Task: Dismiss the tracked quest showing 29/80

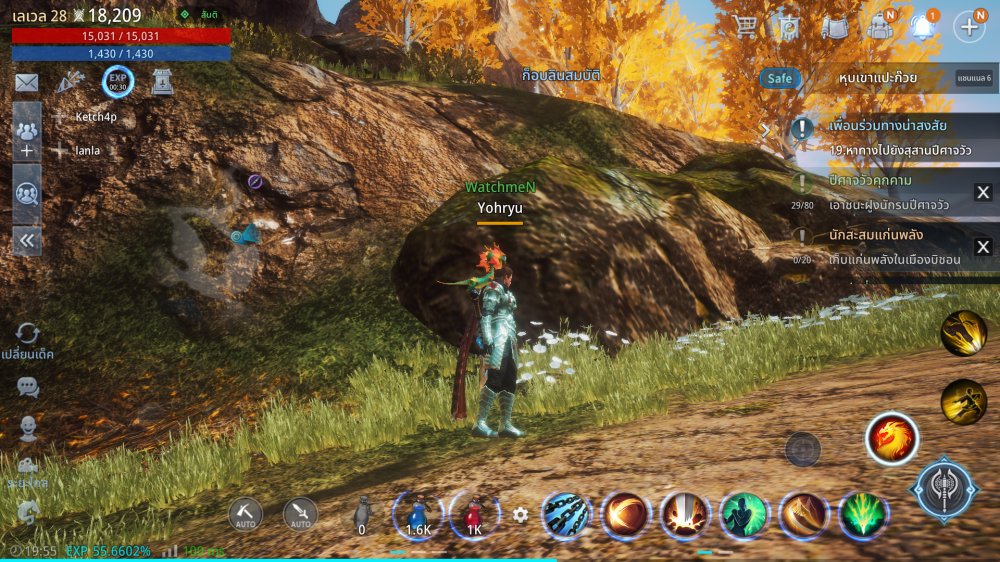Action: (983, 193)
